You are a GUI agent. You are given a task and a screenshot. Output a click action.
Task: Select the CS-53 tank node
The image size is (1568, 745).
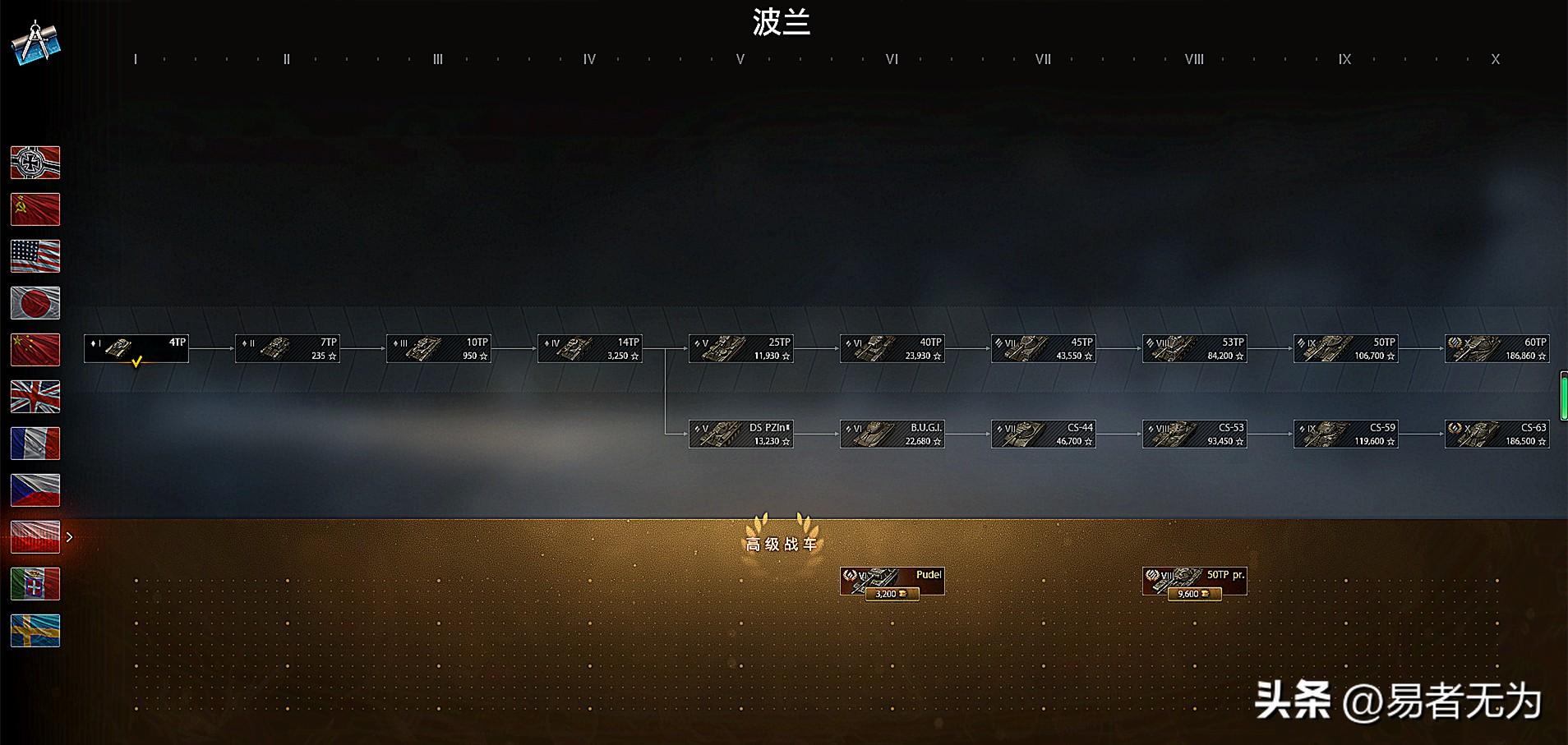[1195, 434]
